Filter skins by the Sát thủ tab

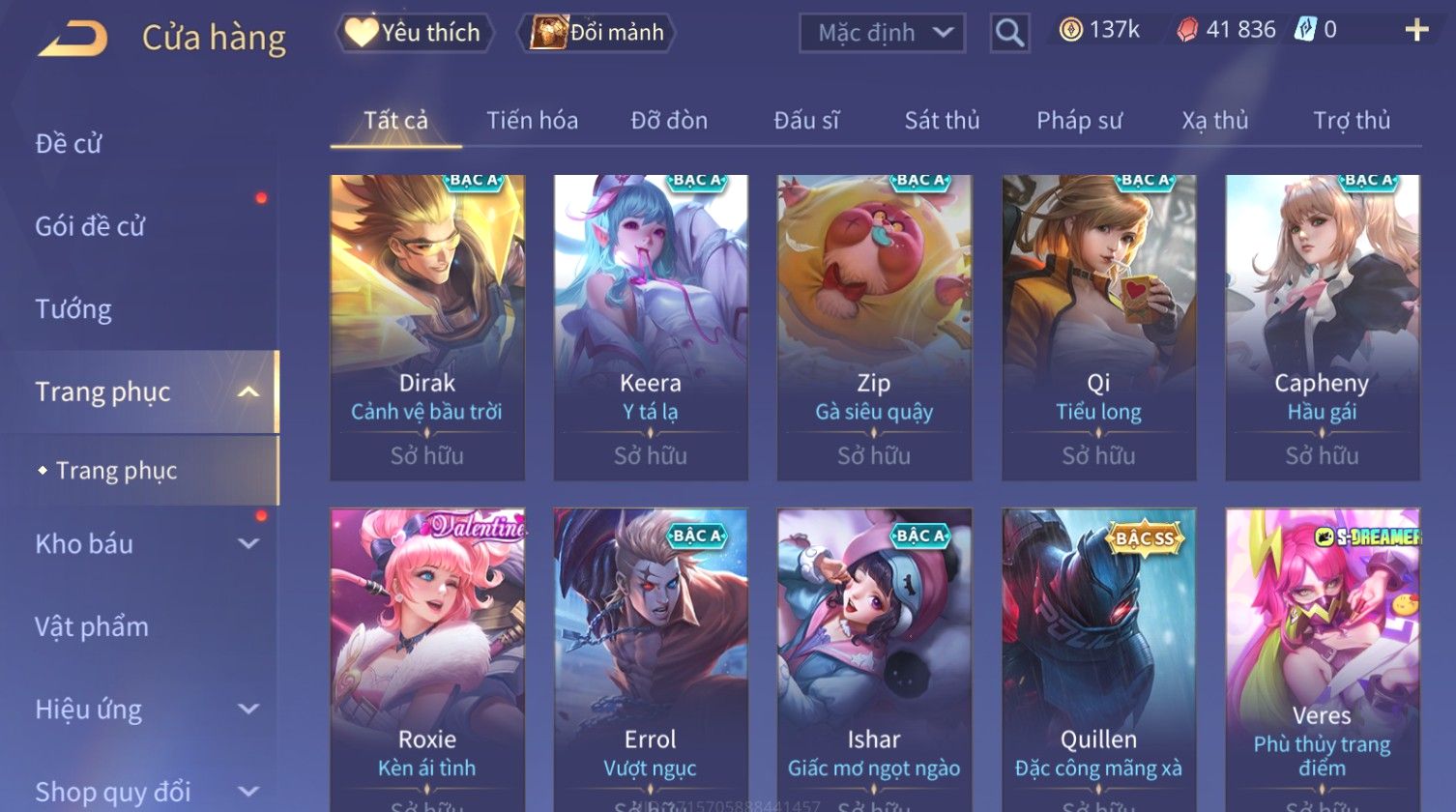coord(942,121)
